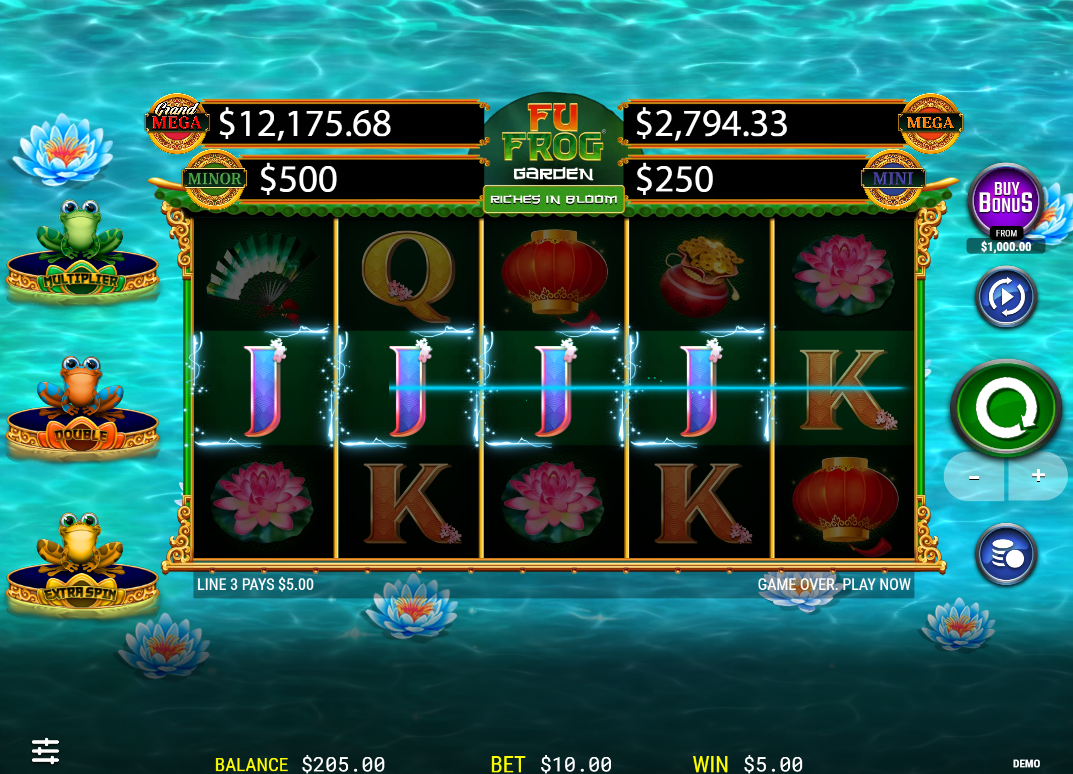Spin the reels with the green button

click(x=1005, y=408)
